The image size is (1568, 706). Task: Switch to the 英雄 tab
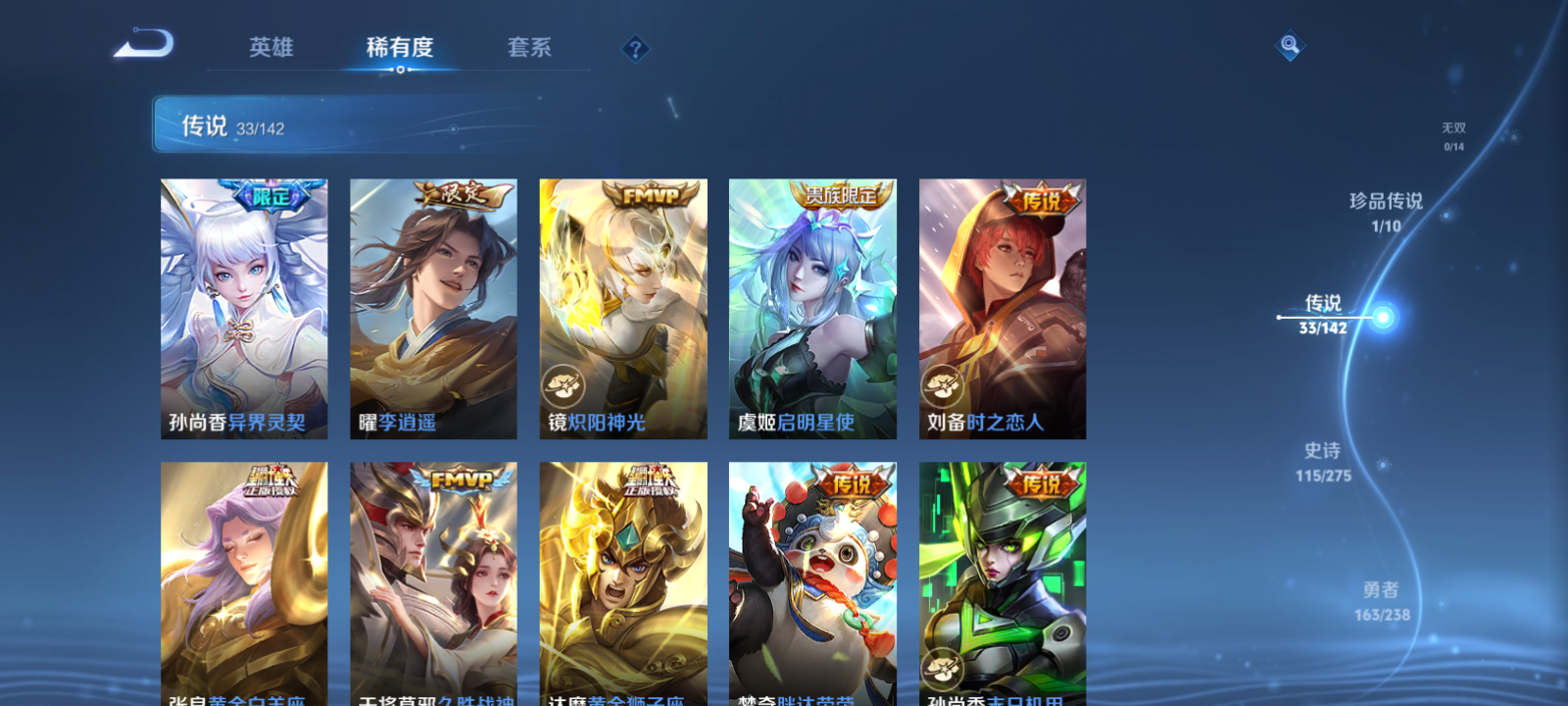point(274,48)
